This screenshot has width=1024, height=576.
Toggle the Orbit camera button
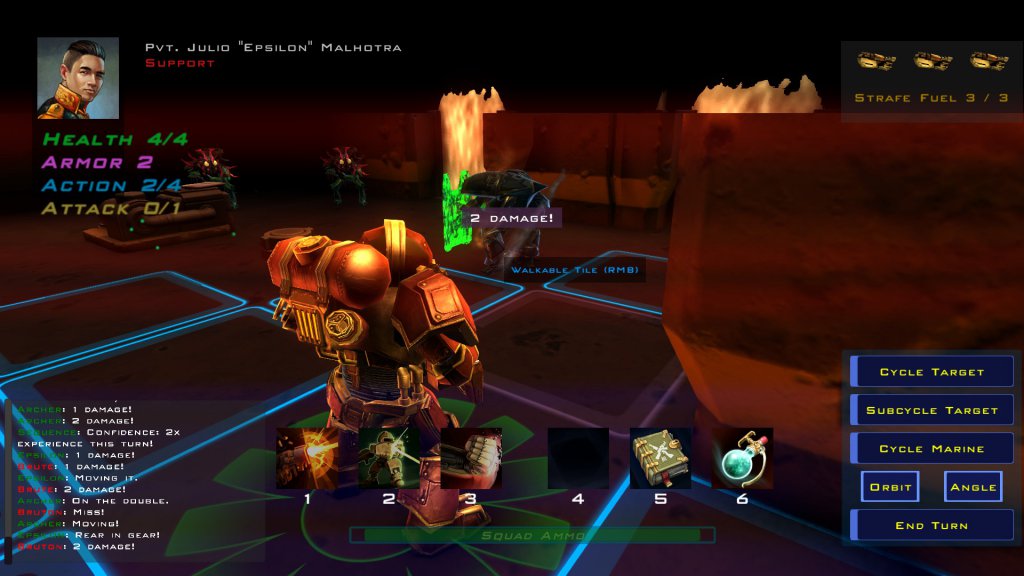point(890,487)
